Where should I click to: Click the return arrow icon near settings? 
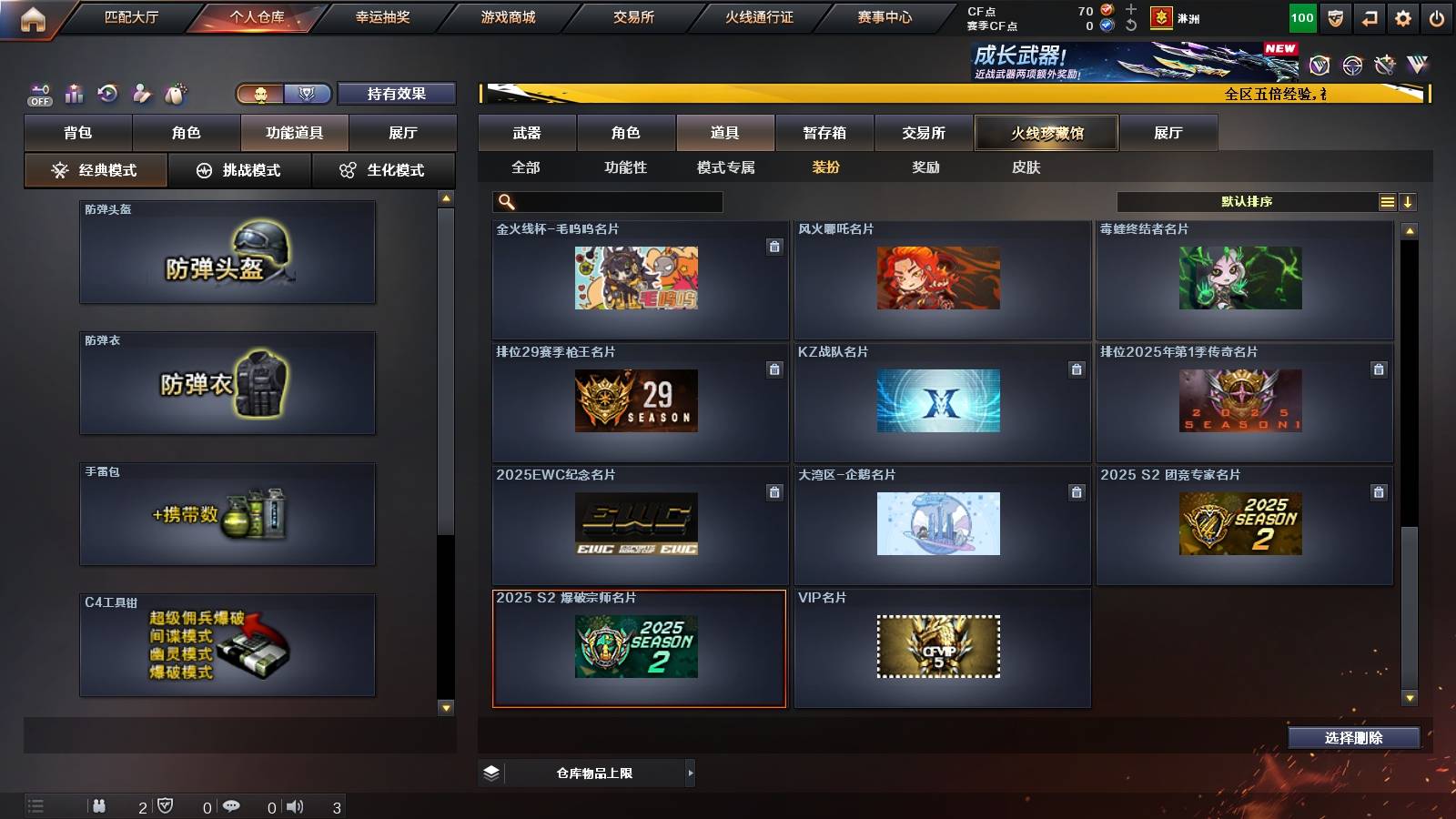coord(1370,16)
